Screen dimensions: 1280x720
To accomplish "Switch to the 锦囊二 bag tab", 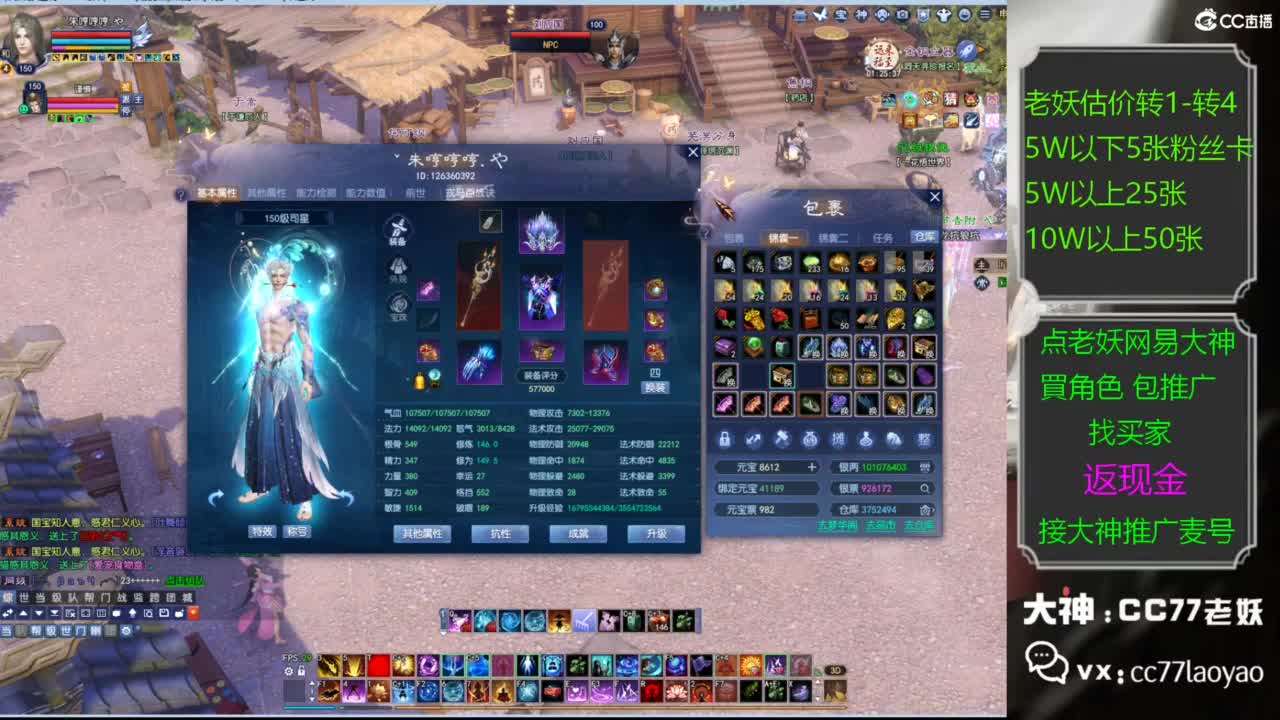I will click(832, 237).
